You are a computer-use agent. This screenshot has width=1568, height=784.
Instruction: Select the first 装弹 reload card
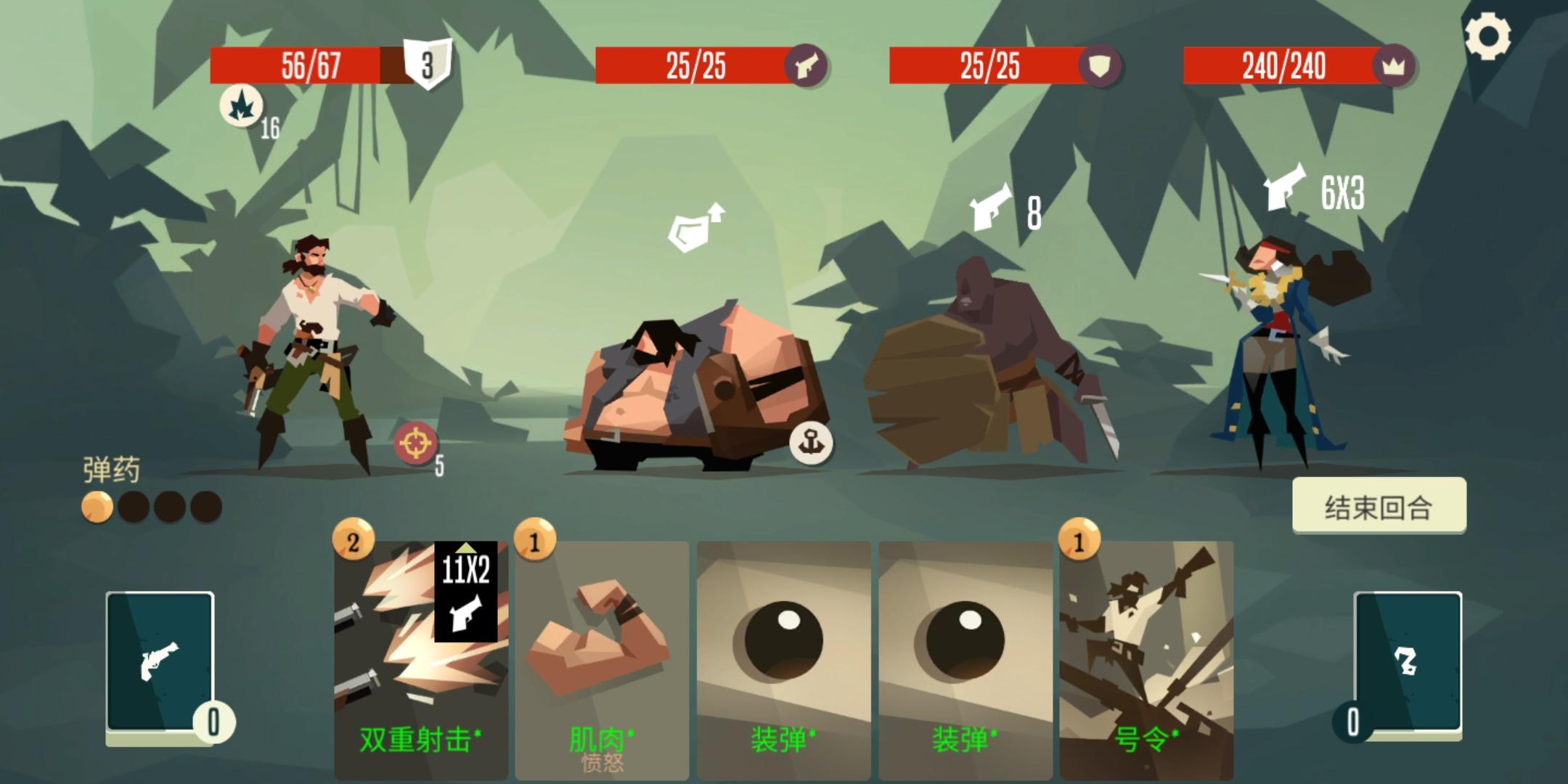[x=784, y=653]
